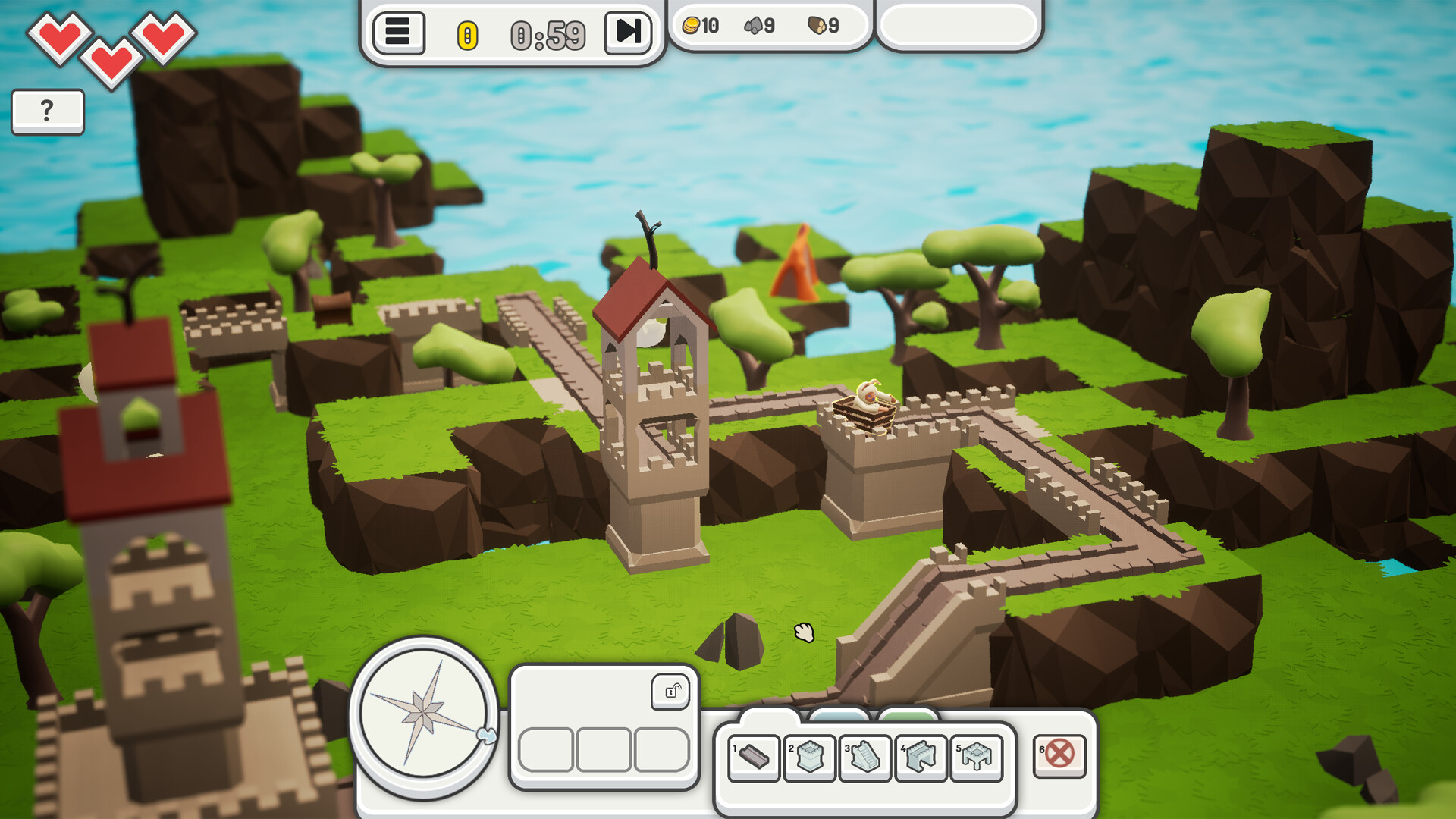Click the leftmost empty quick-slot square
Screen dimensions: 1456x819
[x=544, y=751]
